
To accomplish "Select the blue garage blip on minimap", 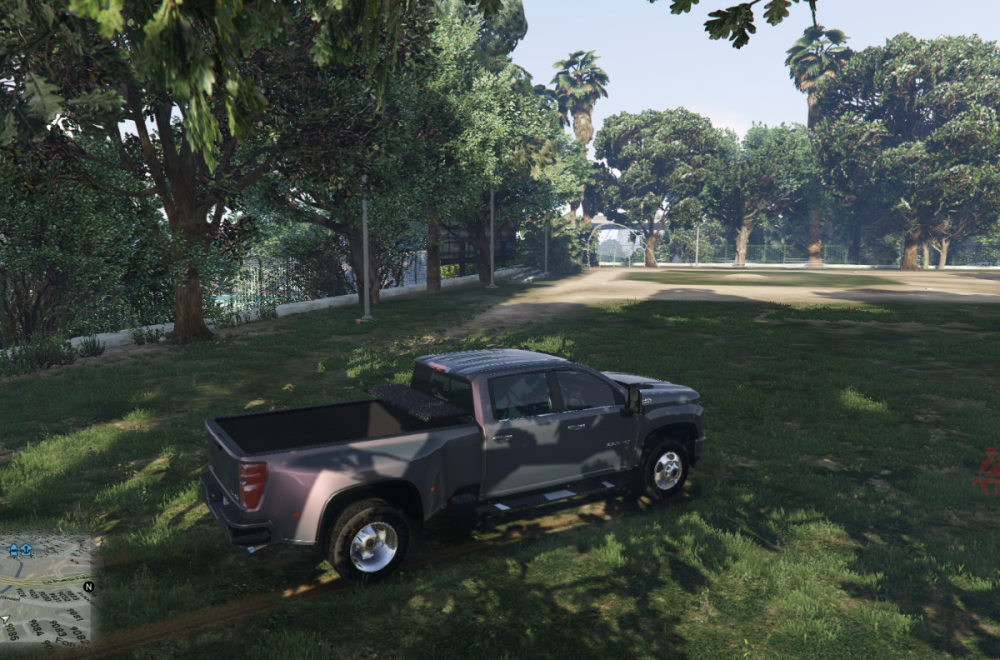I will [x=26, y=550].
